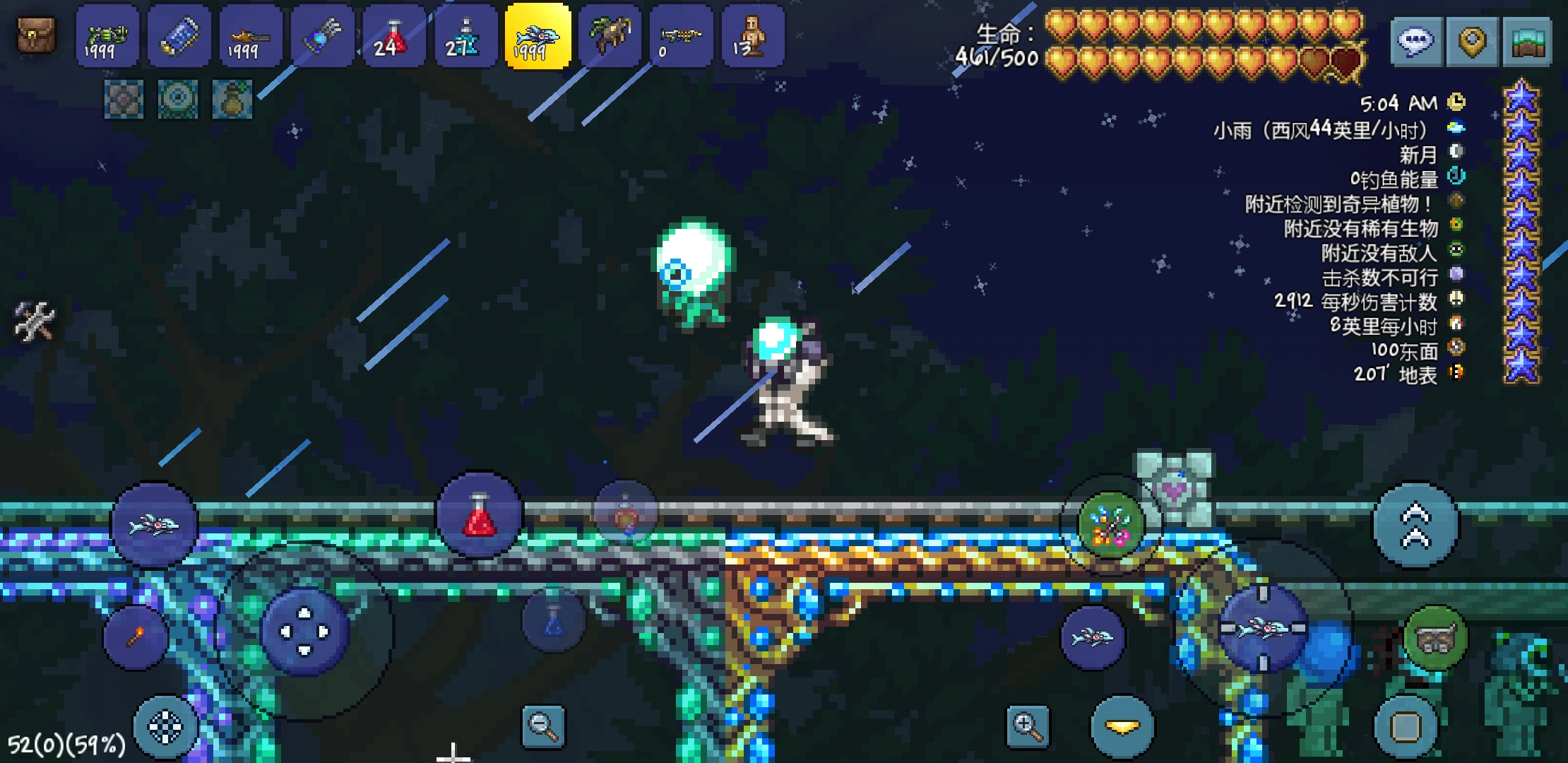The image size is (1568, 763).
Task: Open the housing menu button
Action: pyautogui.click(x=1527, y=42)
